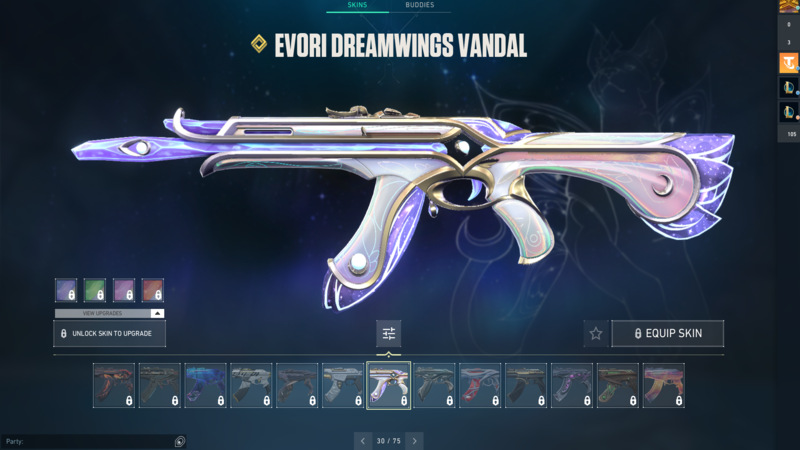Select the purple-accented dark Vandal thumbnail
Image resolution: width=800 pixels, height=450 pixels.
(x=571, y=385)
